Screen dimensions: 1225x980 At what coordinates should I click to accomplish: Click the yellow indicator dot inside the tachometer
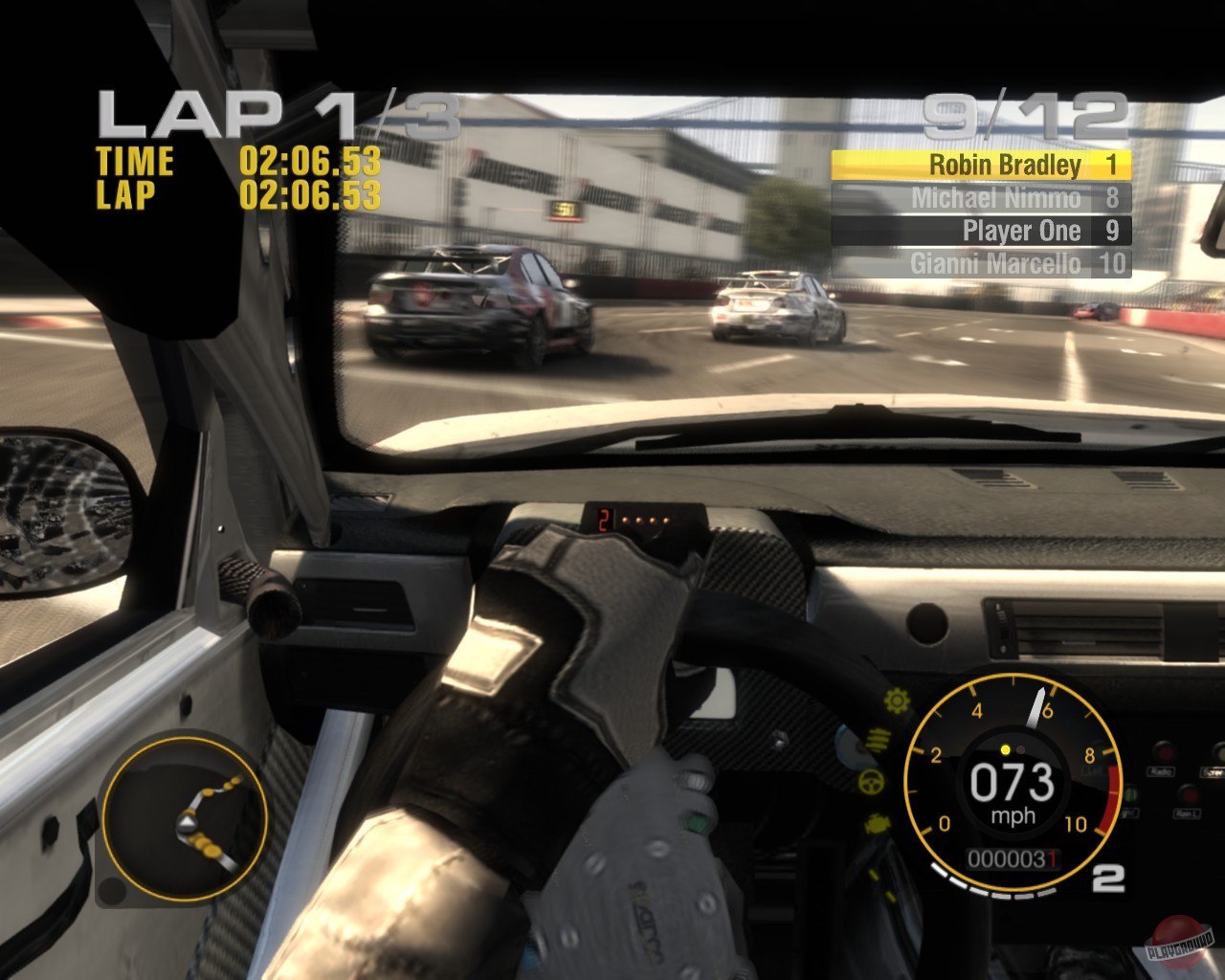(x=1005, y=748)
